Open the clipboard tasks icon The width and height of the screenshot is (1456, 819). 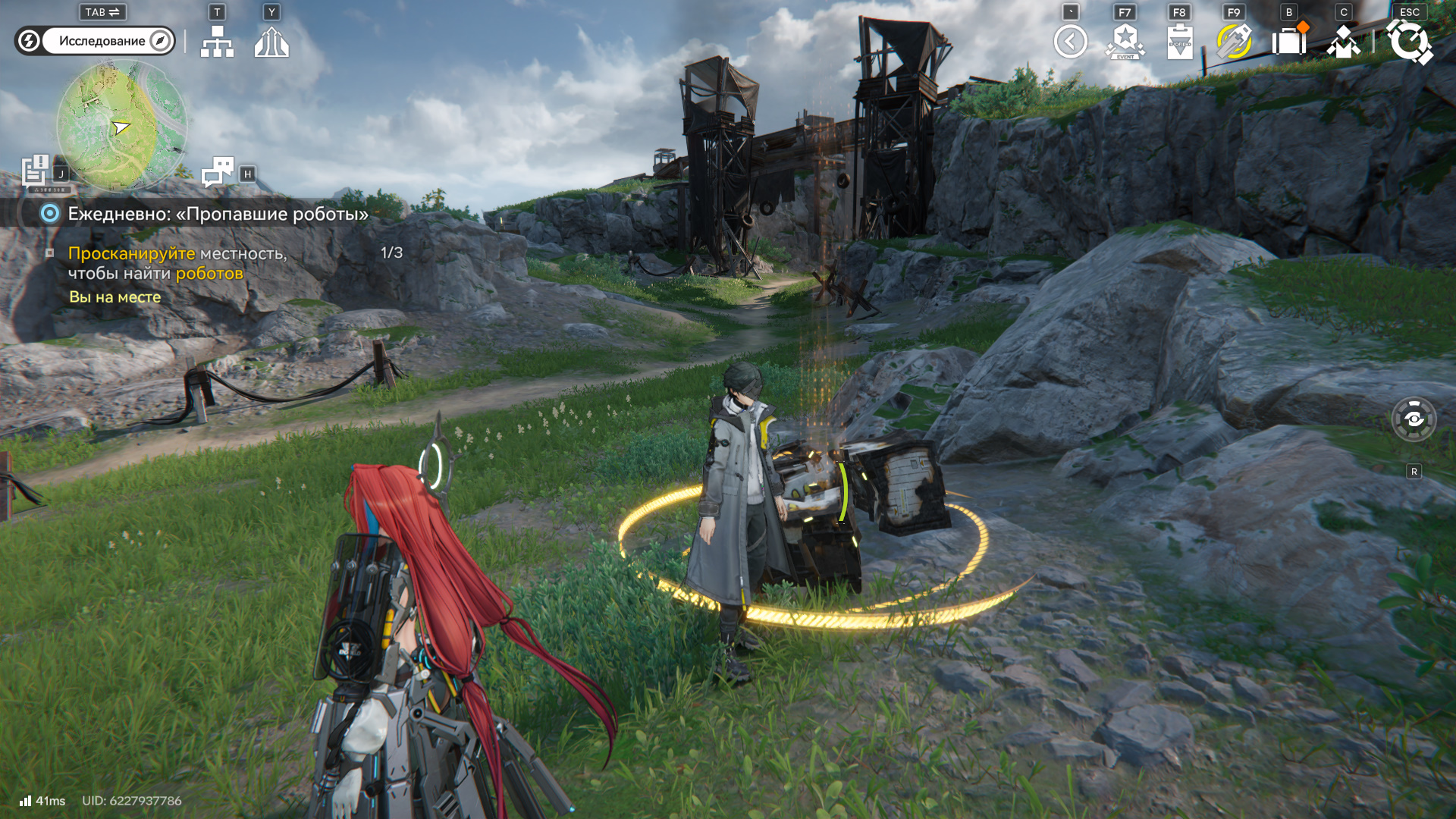(x=1179, y=42)
